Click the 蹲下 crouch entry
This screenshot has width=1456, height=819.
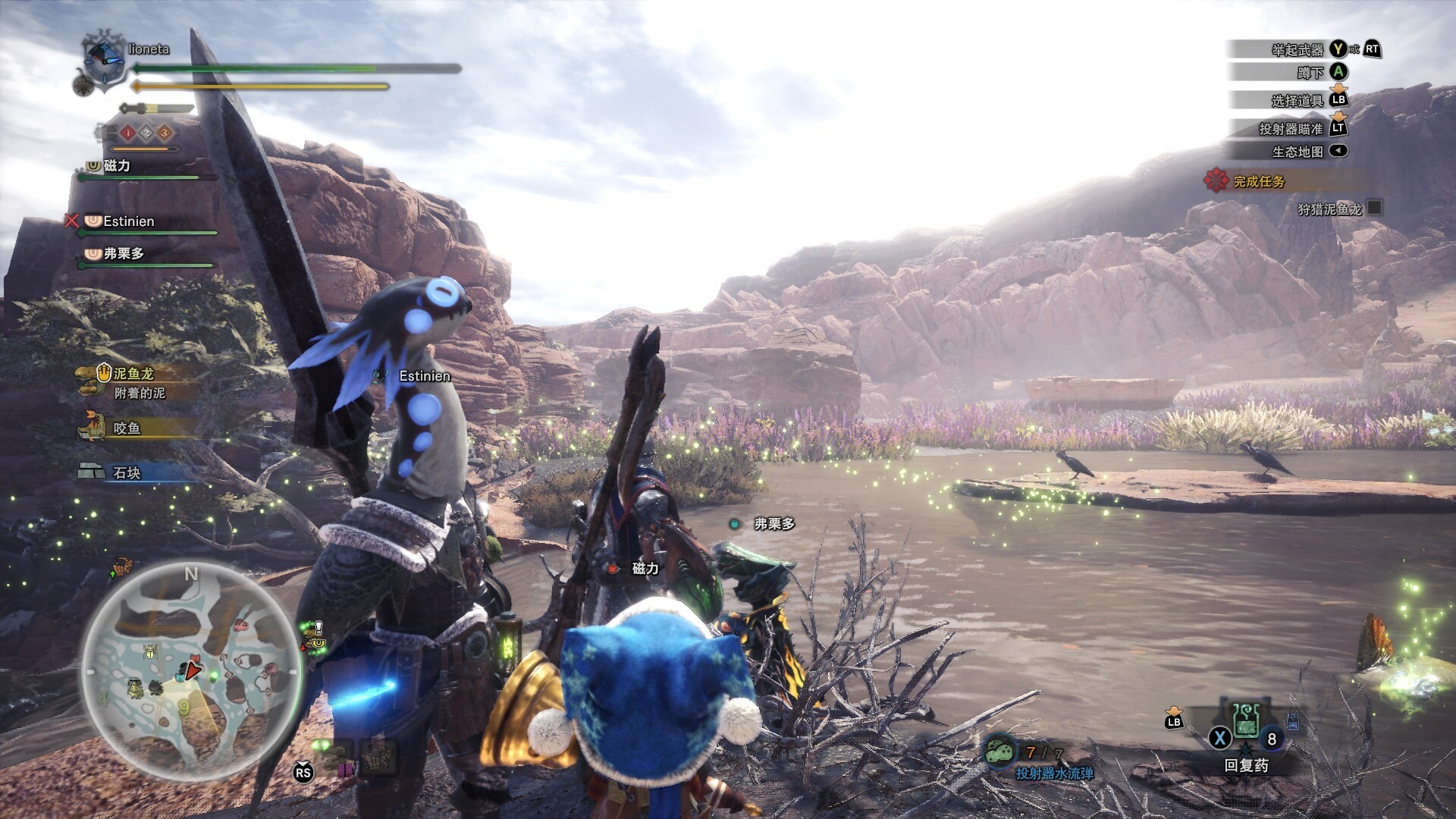[1310, 73]
